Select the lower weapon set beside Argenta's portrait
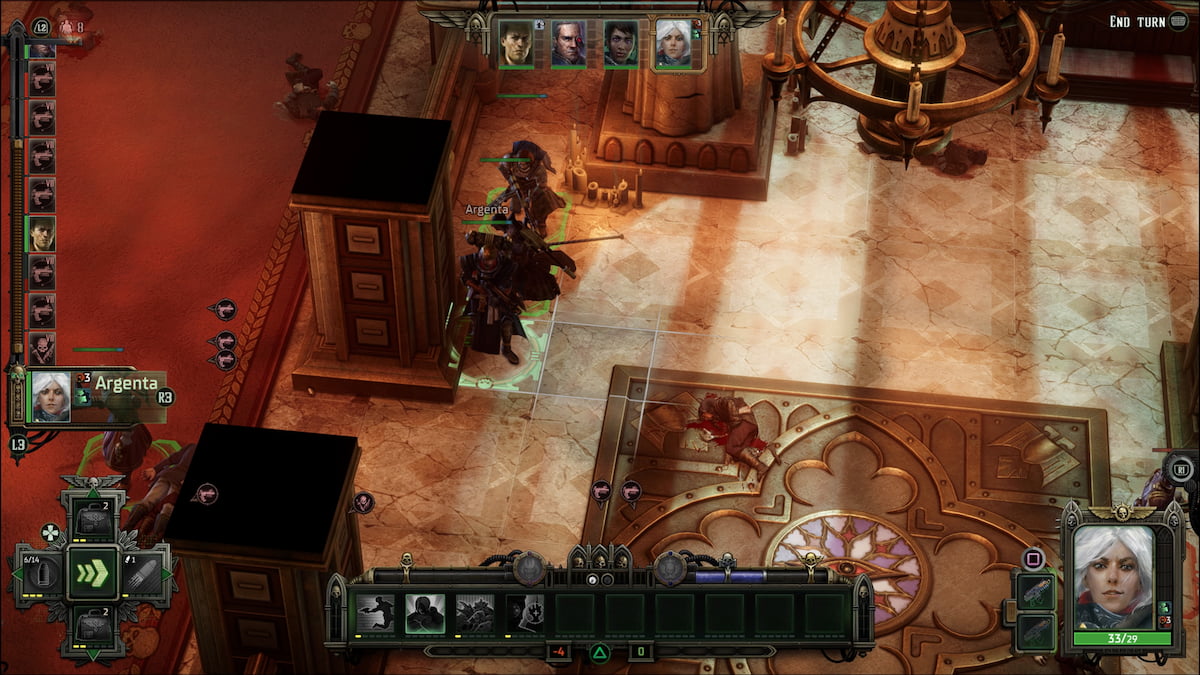The height and width of the screenshot is (675, 1200). coord(1034,632)
